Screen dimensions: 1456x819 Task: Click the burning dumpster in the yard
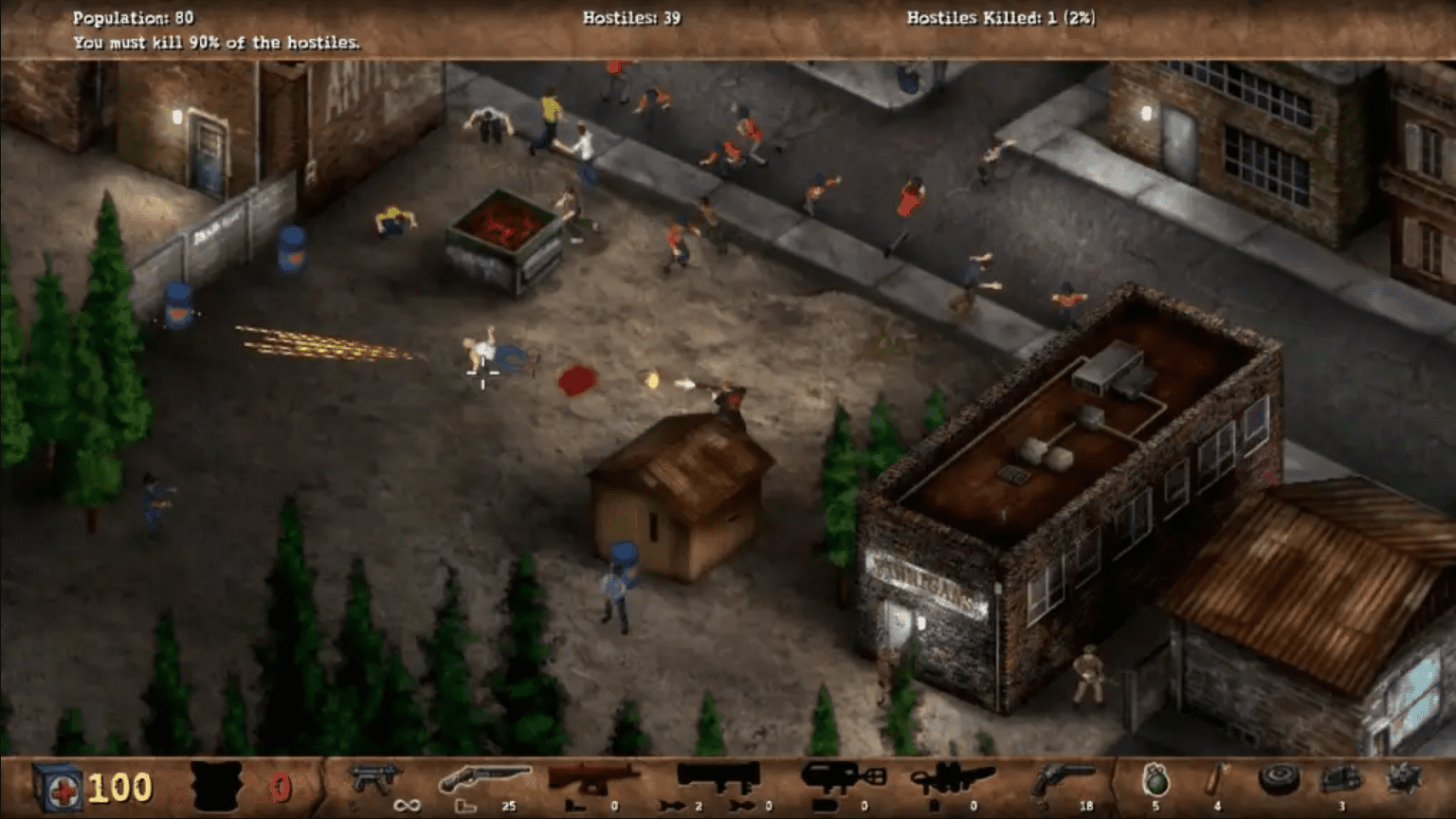[x=502, y=242]
